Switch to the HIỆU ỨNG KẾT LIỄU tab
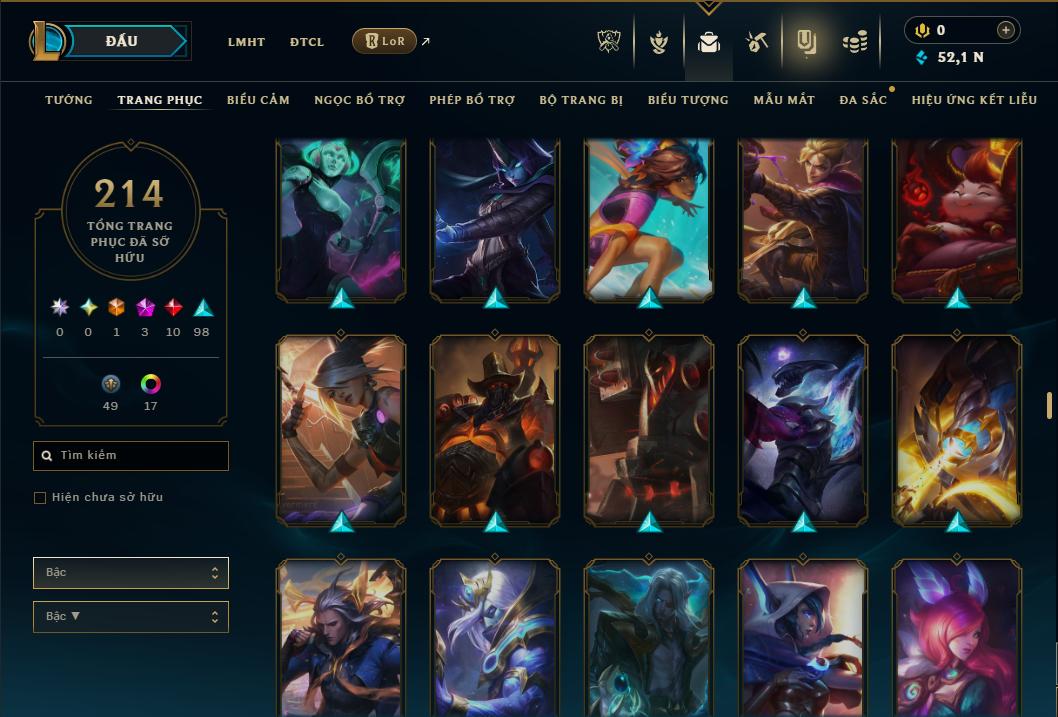The width and height of the screenshot is (1058, 717). [x=974, y=100]
